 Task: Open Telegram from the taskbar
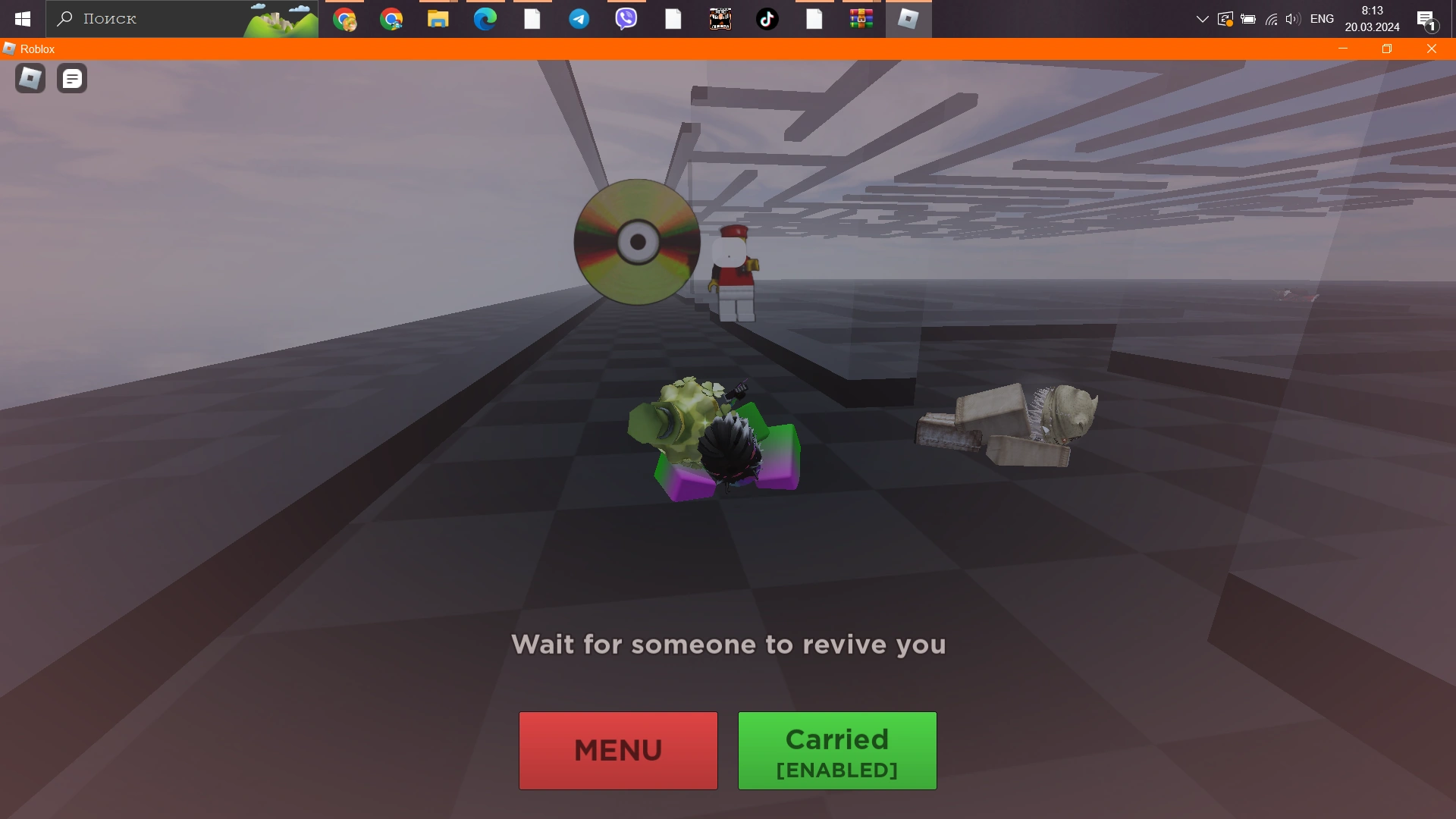click(579, 19)
